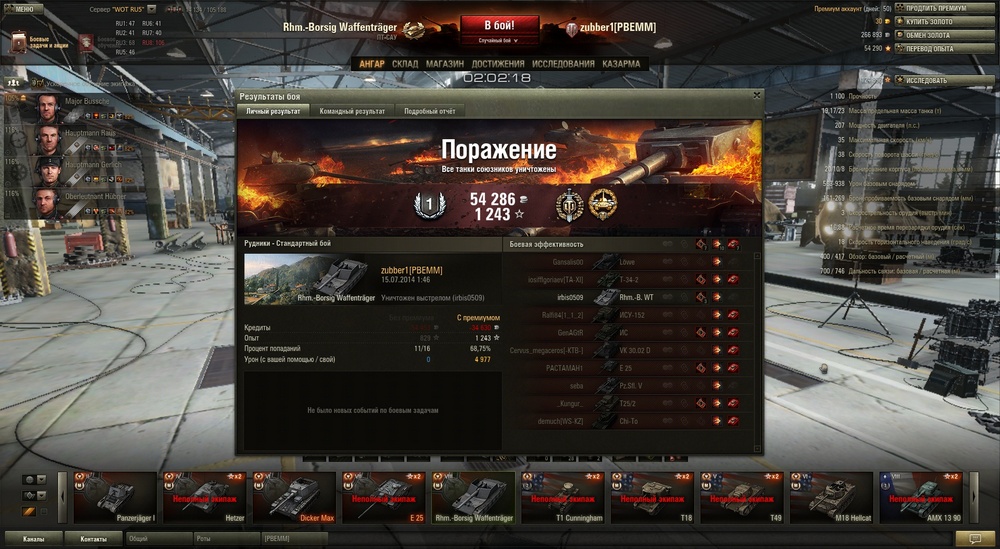This screenshot has height=549, width=1000.
Task: Open the Контакты button
Action: click(94, 538)
